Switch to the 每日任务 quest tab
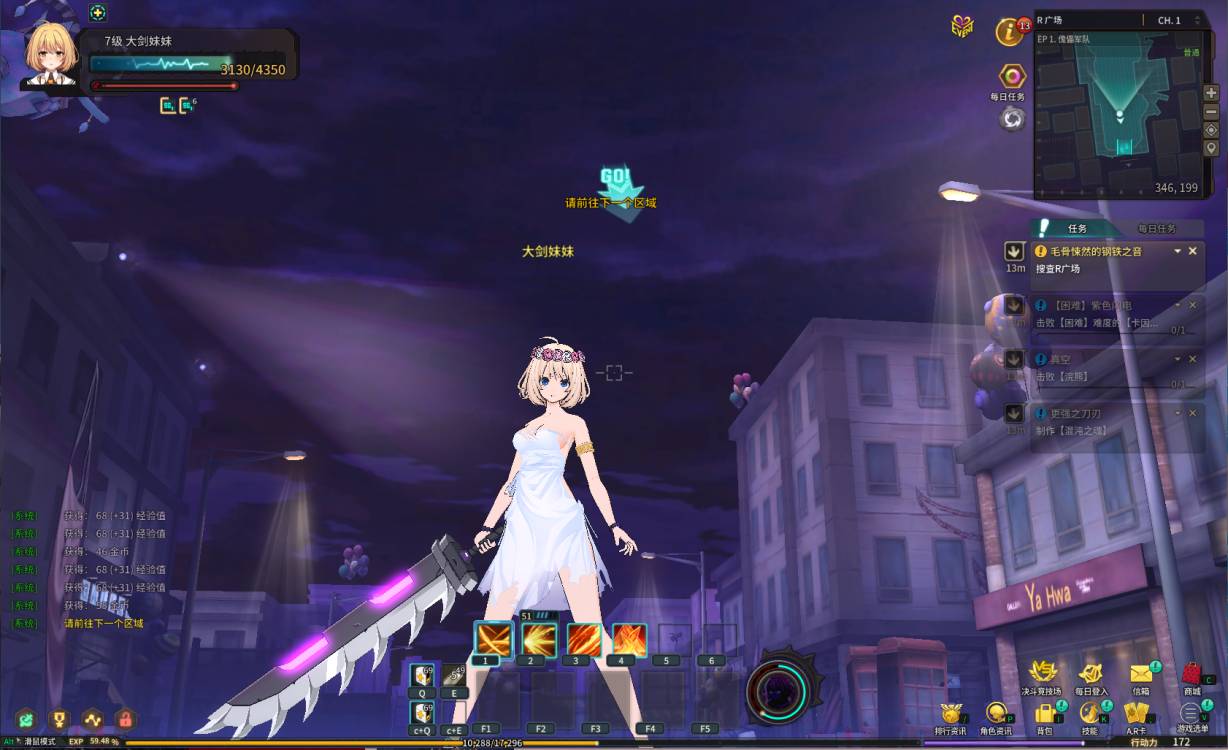The image size is (1228, 750). [1157, 229]
